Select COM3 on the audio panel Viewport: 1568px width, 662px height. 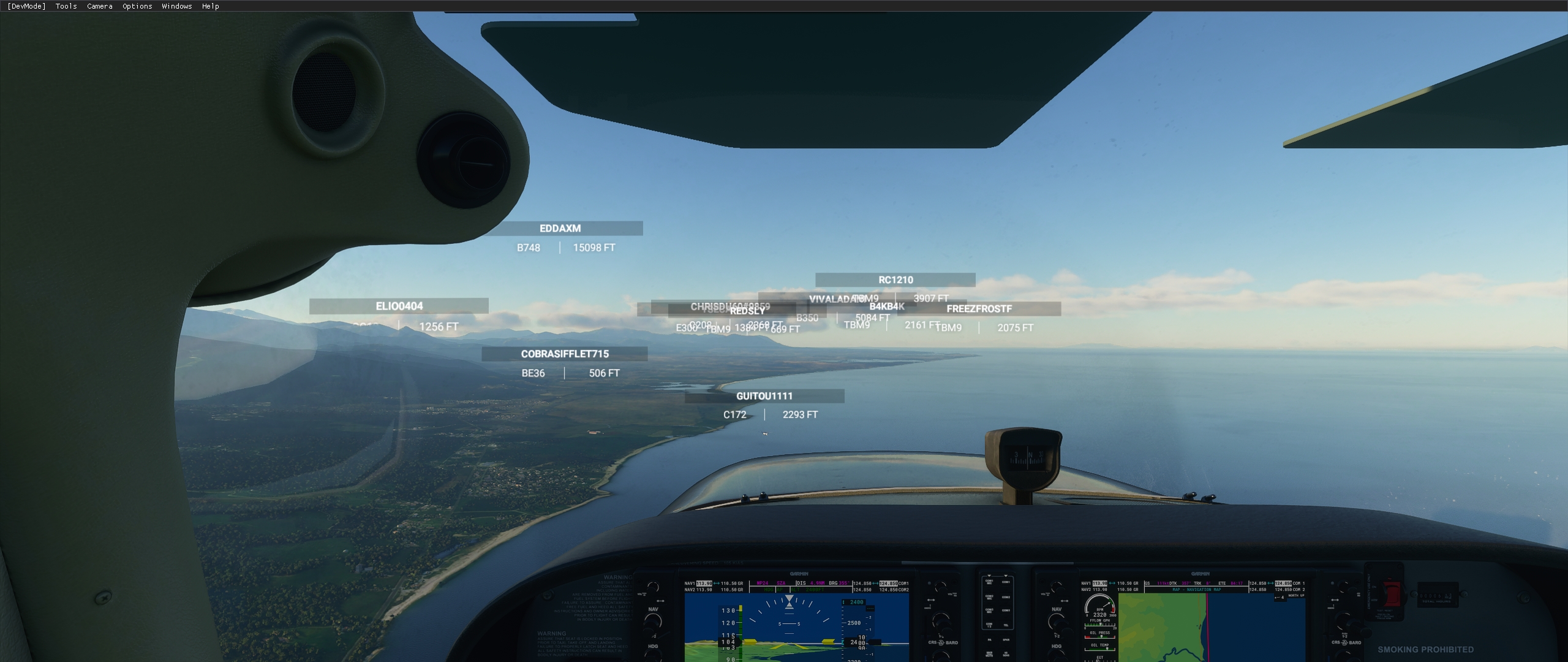point(1005,611)
